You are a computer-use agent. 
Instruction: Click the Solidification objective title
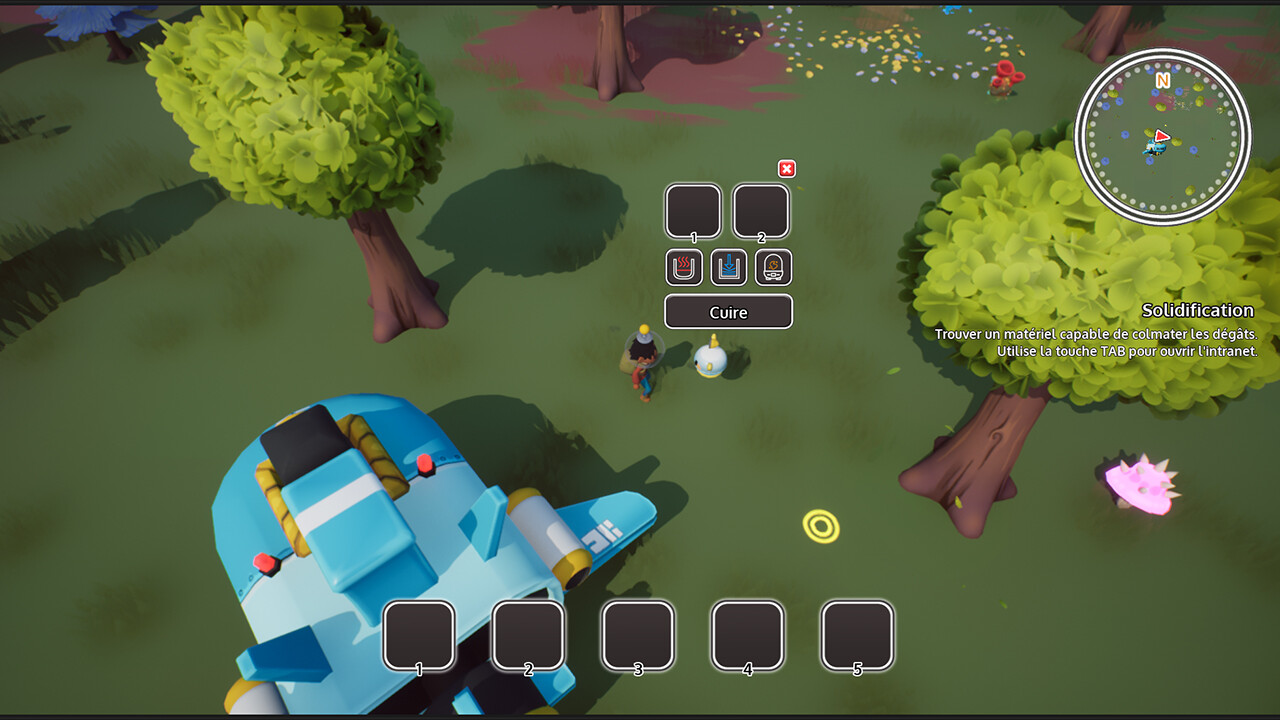(x=1200, y=311)
